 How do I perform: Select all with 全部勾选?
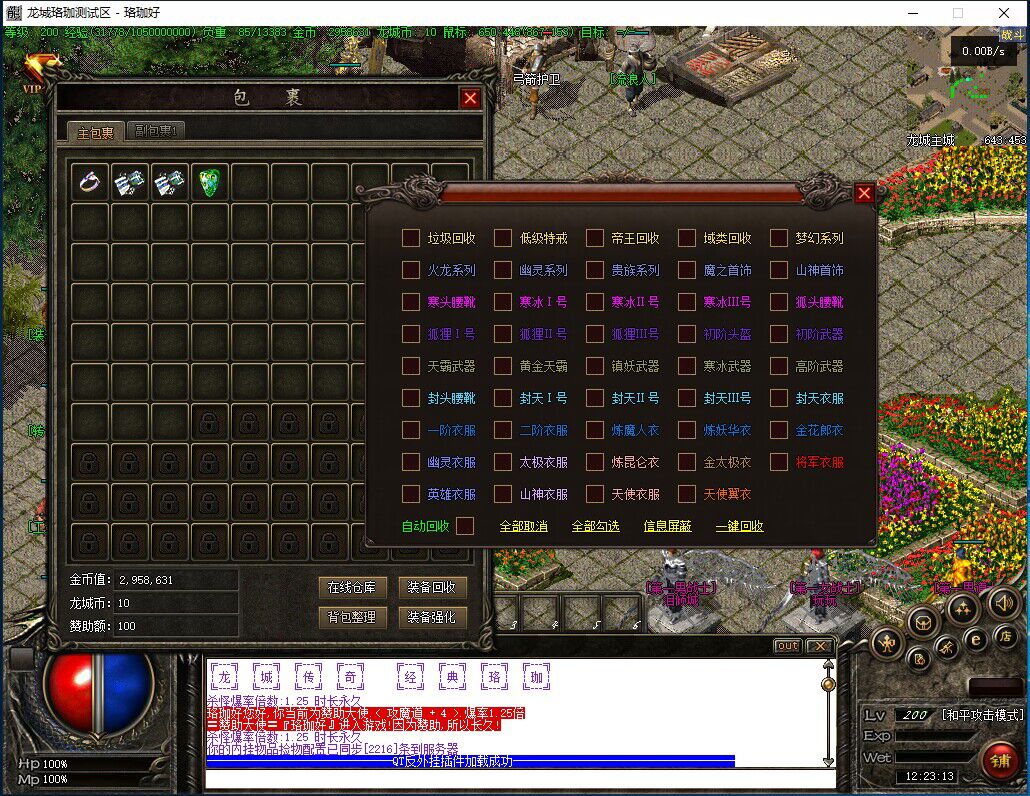(x=596, y=526)
